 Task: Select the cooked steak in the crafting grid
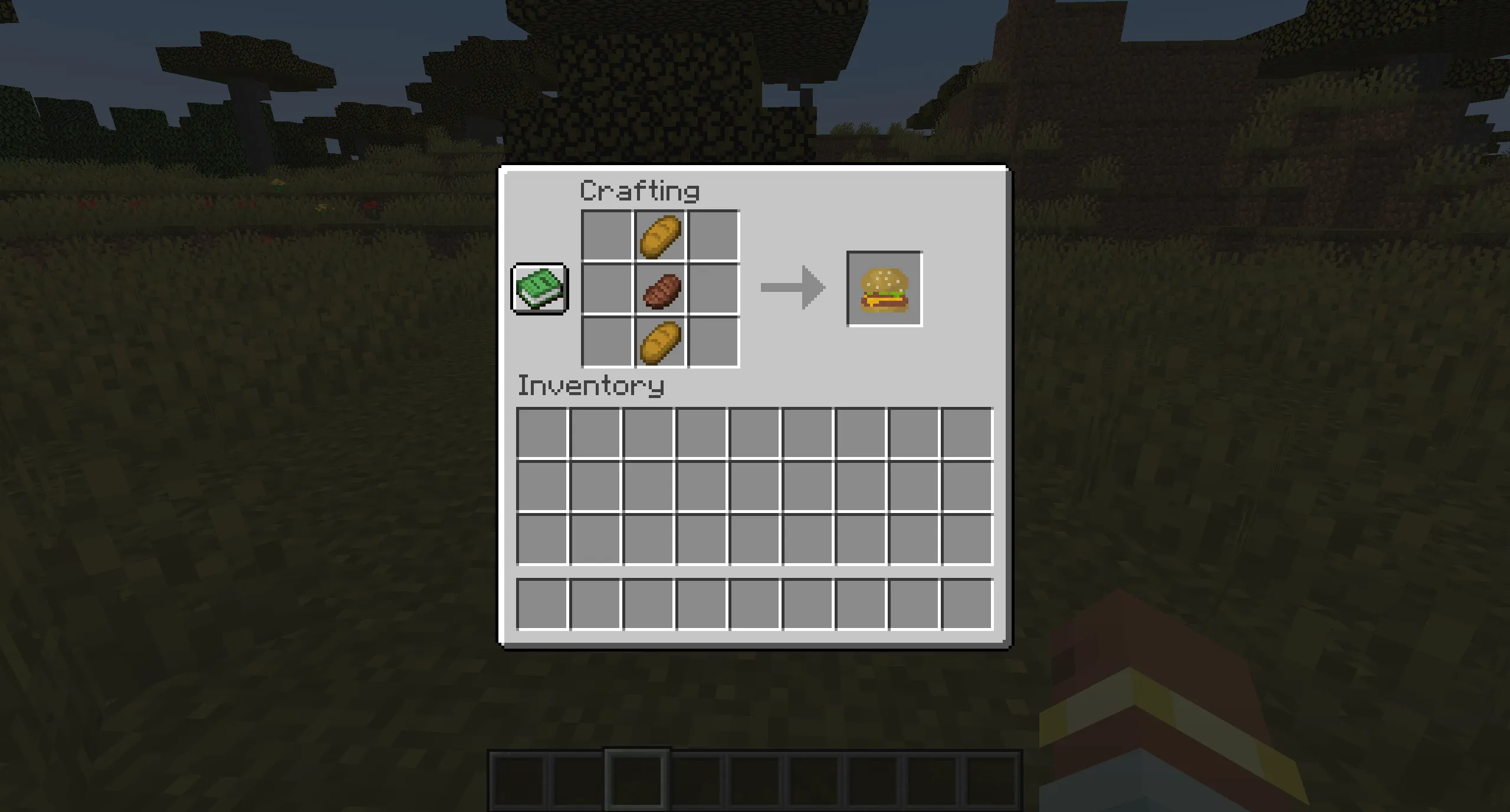point(659,289)
